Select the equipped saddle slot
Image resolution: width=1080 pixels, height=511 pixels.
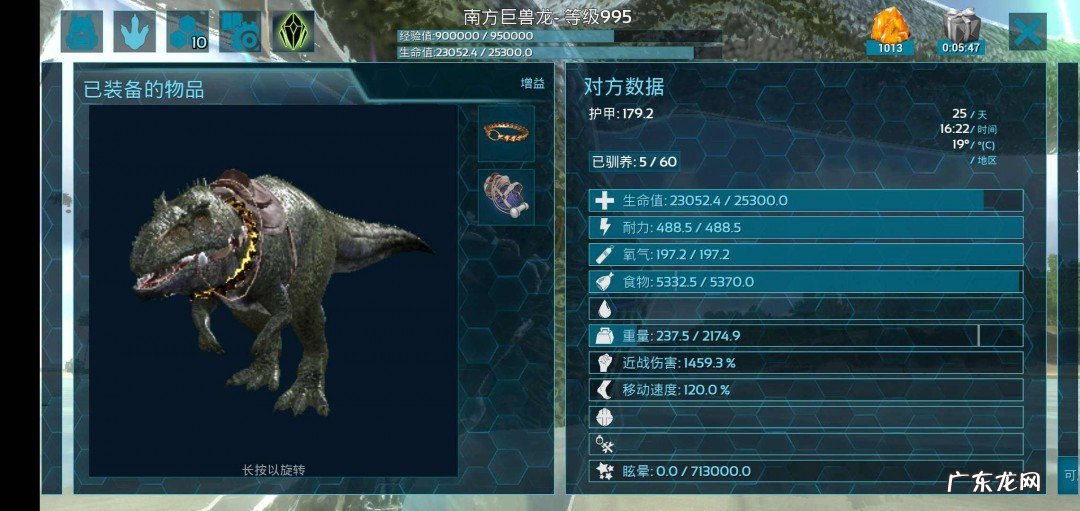[505, 196]
